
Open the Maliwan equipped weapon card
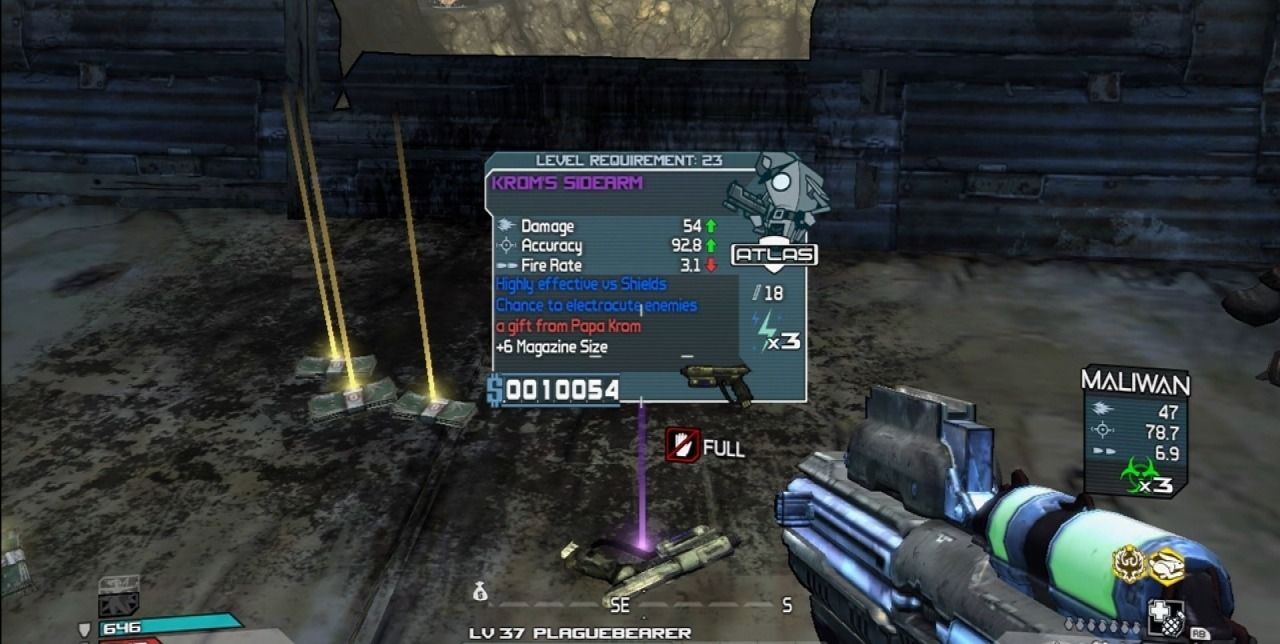coord(1135,430)
